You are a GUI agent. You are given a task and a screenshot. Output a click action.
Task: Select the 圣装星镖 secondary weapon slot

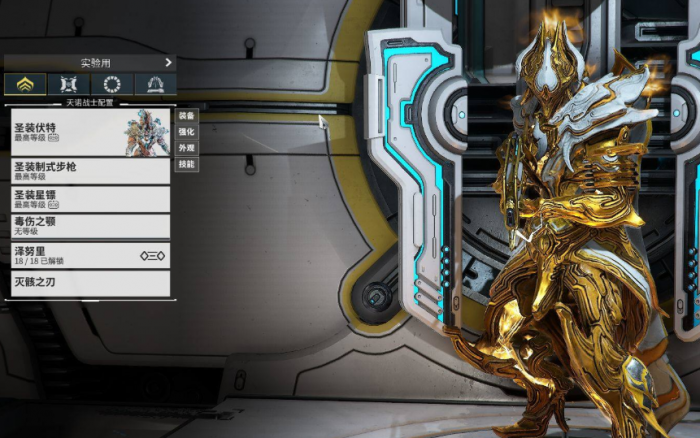pyautogui.click(x=90, y=199)
